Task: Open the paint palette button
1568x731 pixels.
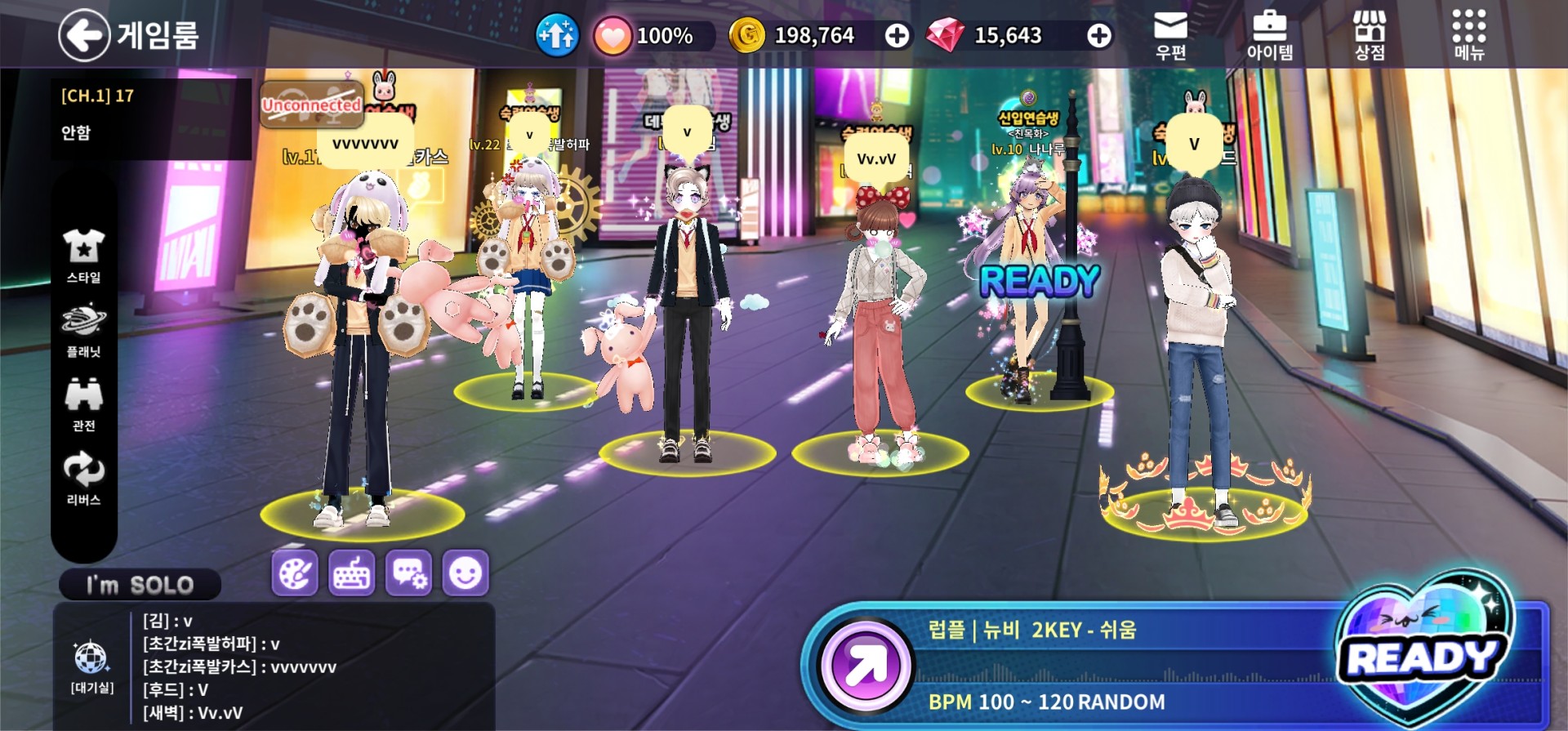Action: click(294, 573)
